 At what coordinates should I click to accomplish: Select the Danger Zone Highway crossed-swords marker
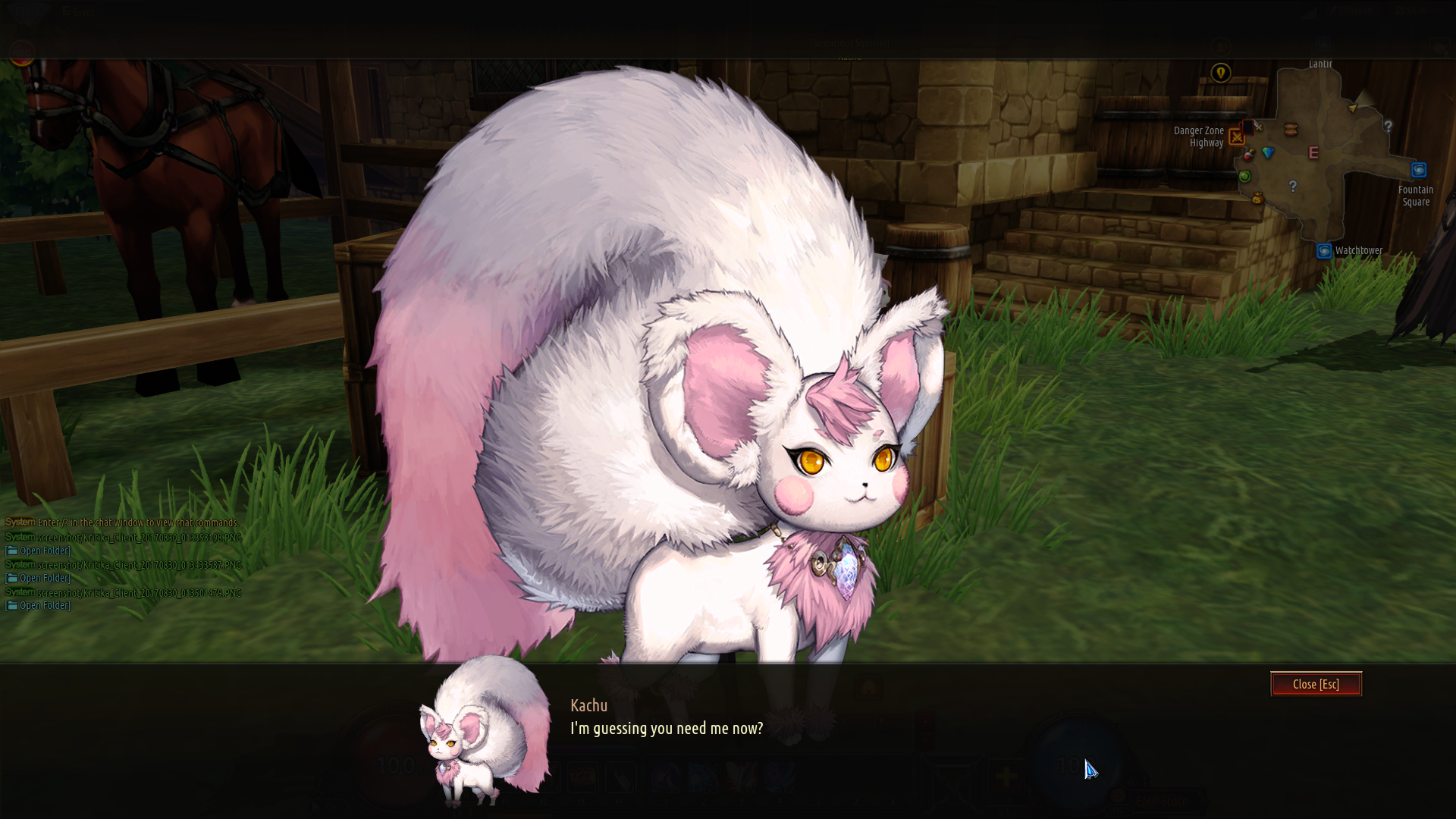tap(1237, 137)
